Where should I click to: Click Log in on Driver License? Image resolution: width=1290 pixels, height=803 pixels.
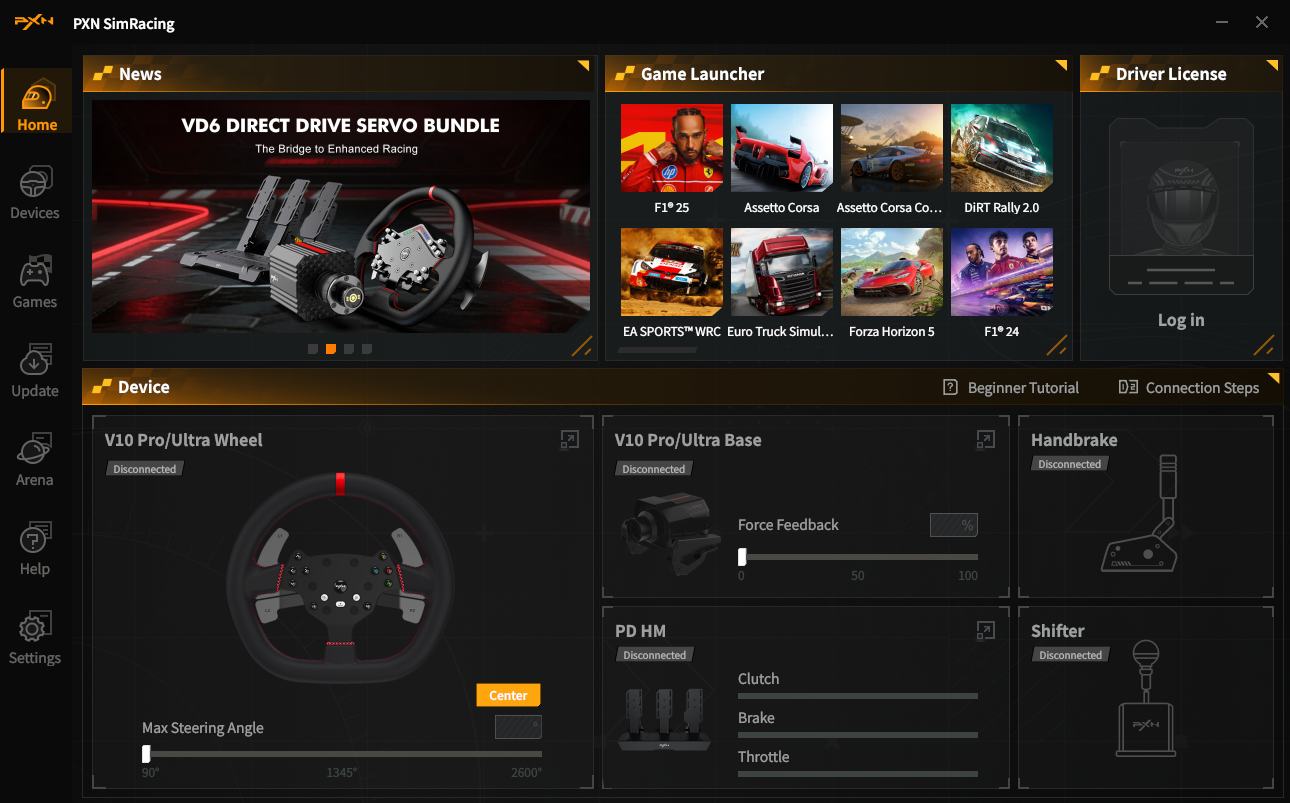(x=1181, y=320)
